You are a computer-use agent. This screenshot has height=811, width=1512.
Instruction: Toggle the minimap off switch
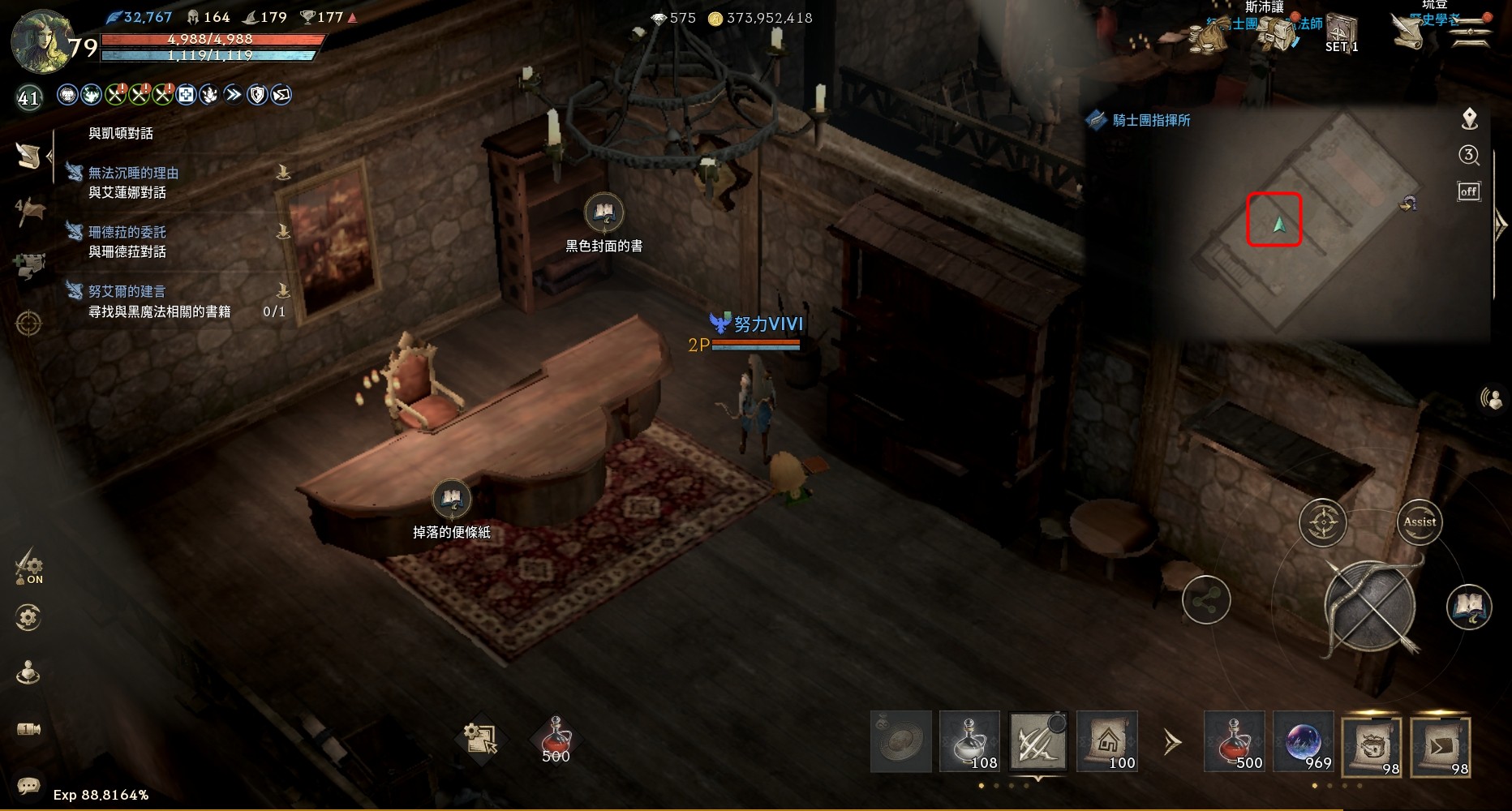click(1468, 191)
